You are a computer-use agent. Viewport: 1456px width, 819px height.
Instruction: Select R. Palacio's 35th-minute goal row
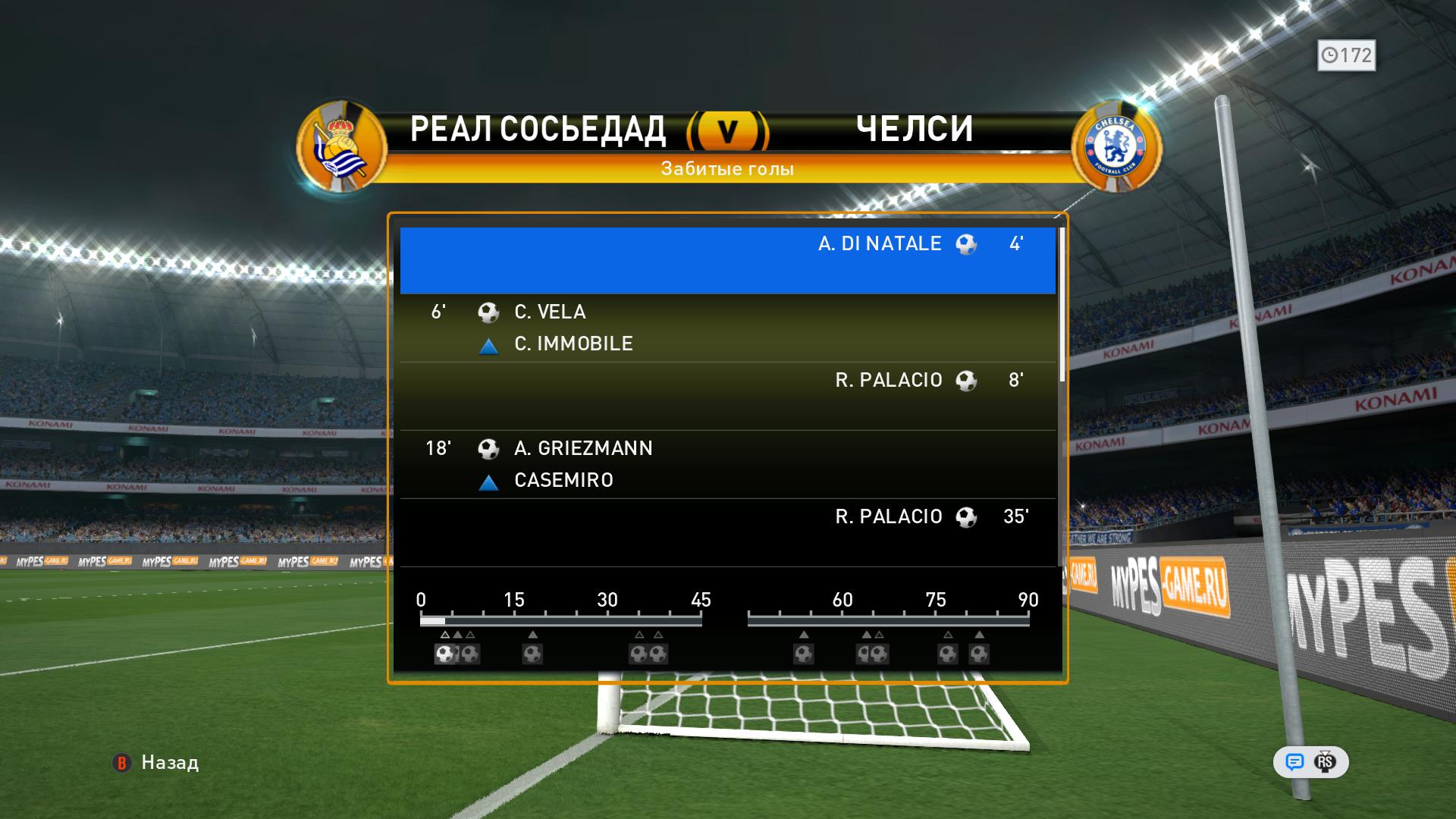727,532
